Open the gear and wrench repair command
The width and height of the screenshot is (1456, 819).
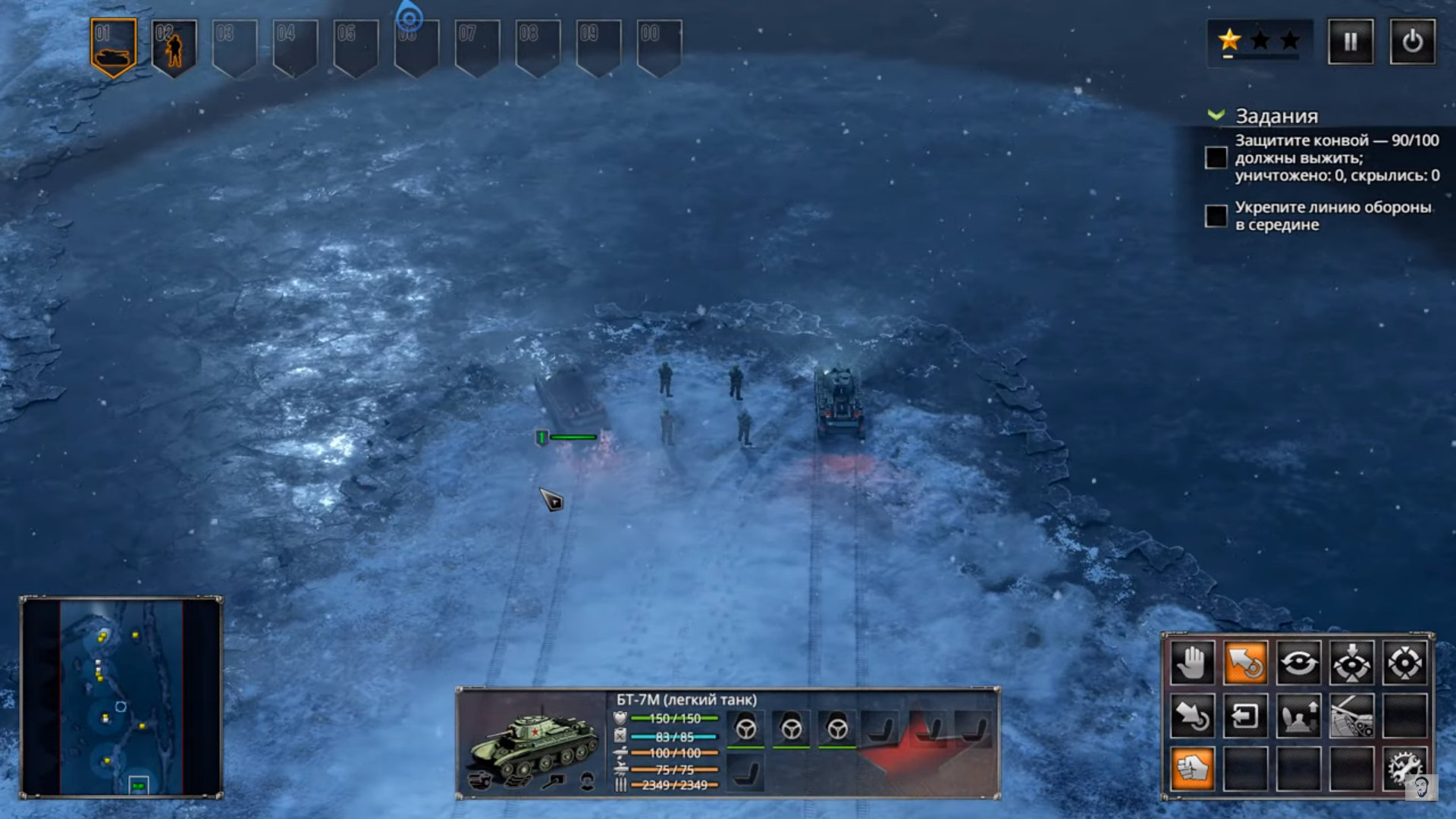pos(1404,769)
